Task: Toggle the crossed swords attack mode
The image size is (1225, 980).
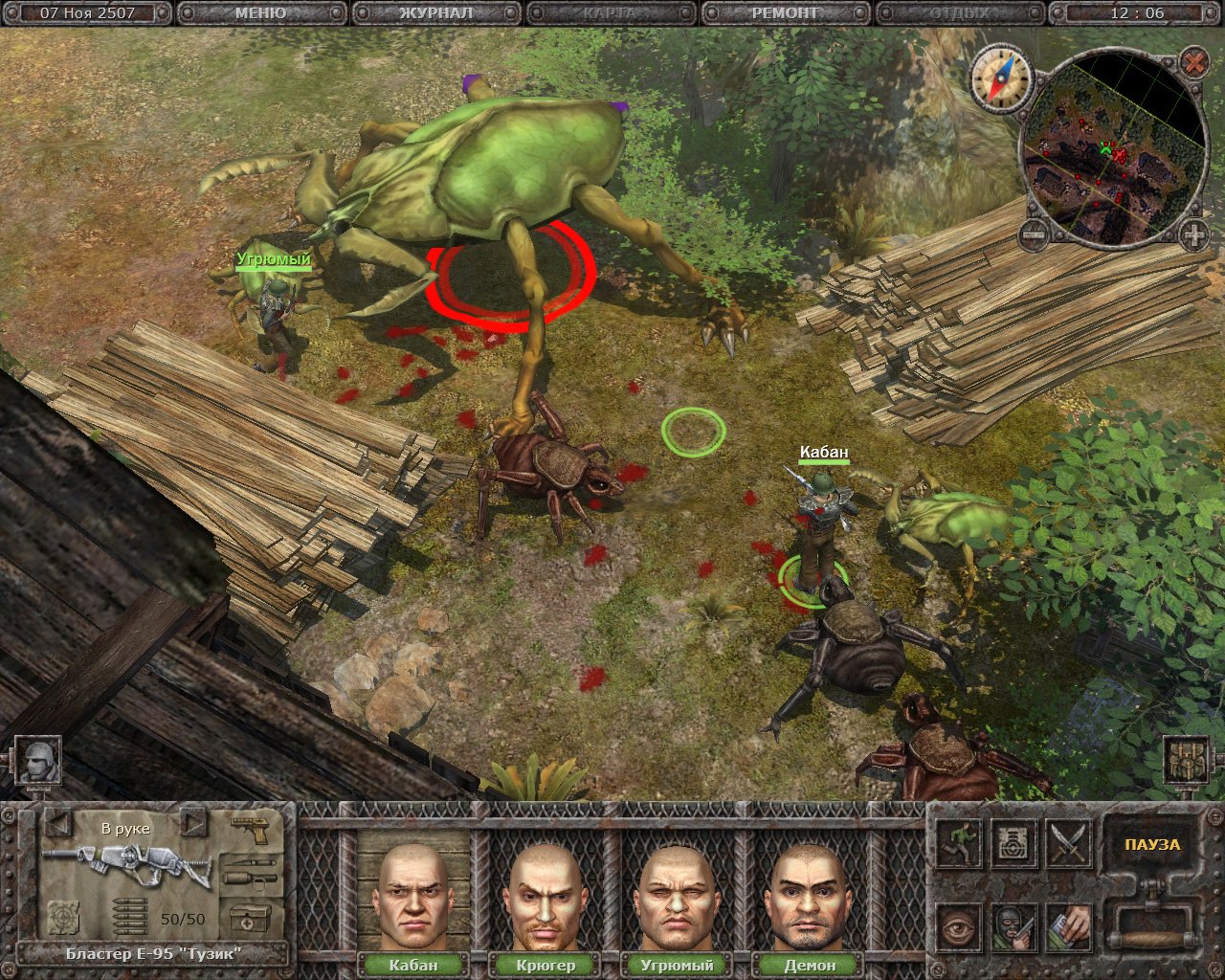Action: [x=1069, y=842]
